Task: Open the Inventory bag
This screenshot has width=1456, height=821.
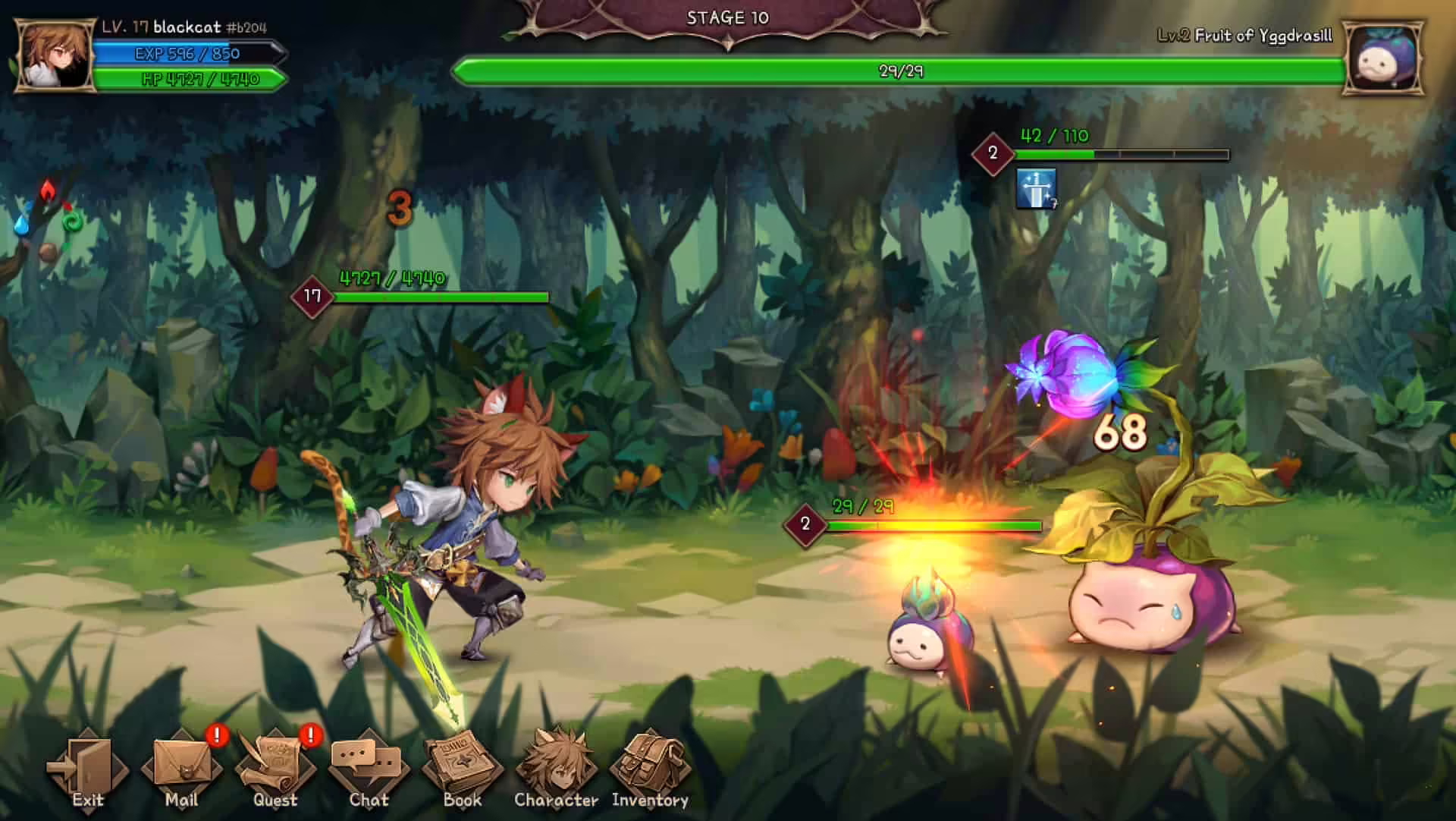Action: click(650, 768)
